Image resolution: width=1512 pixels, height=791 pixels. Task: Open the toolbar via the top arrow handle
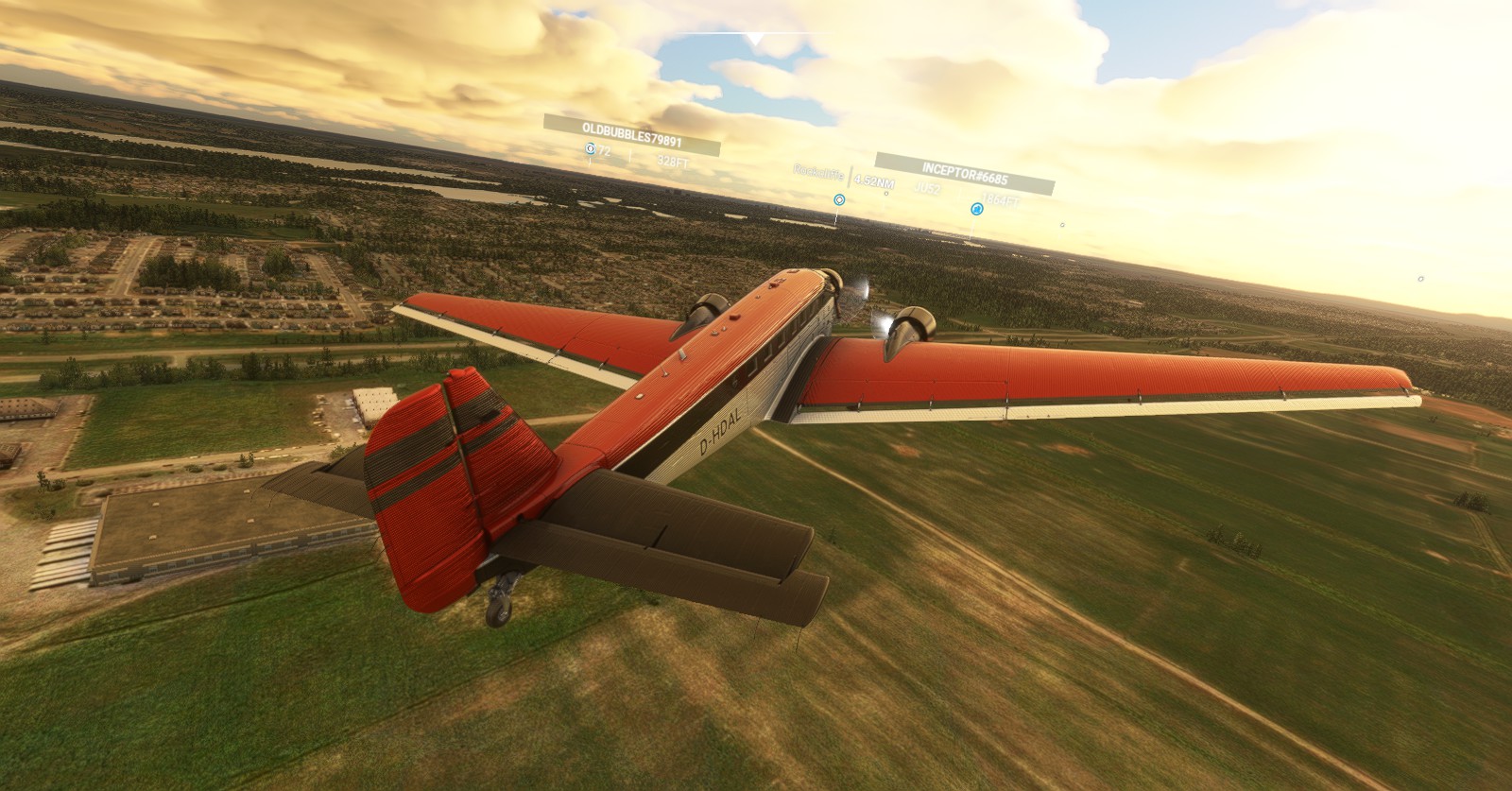click(x=754, y=40)
